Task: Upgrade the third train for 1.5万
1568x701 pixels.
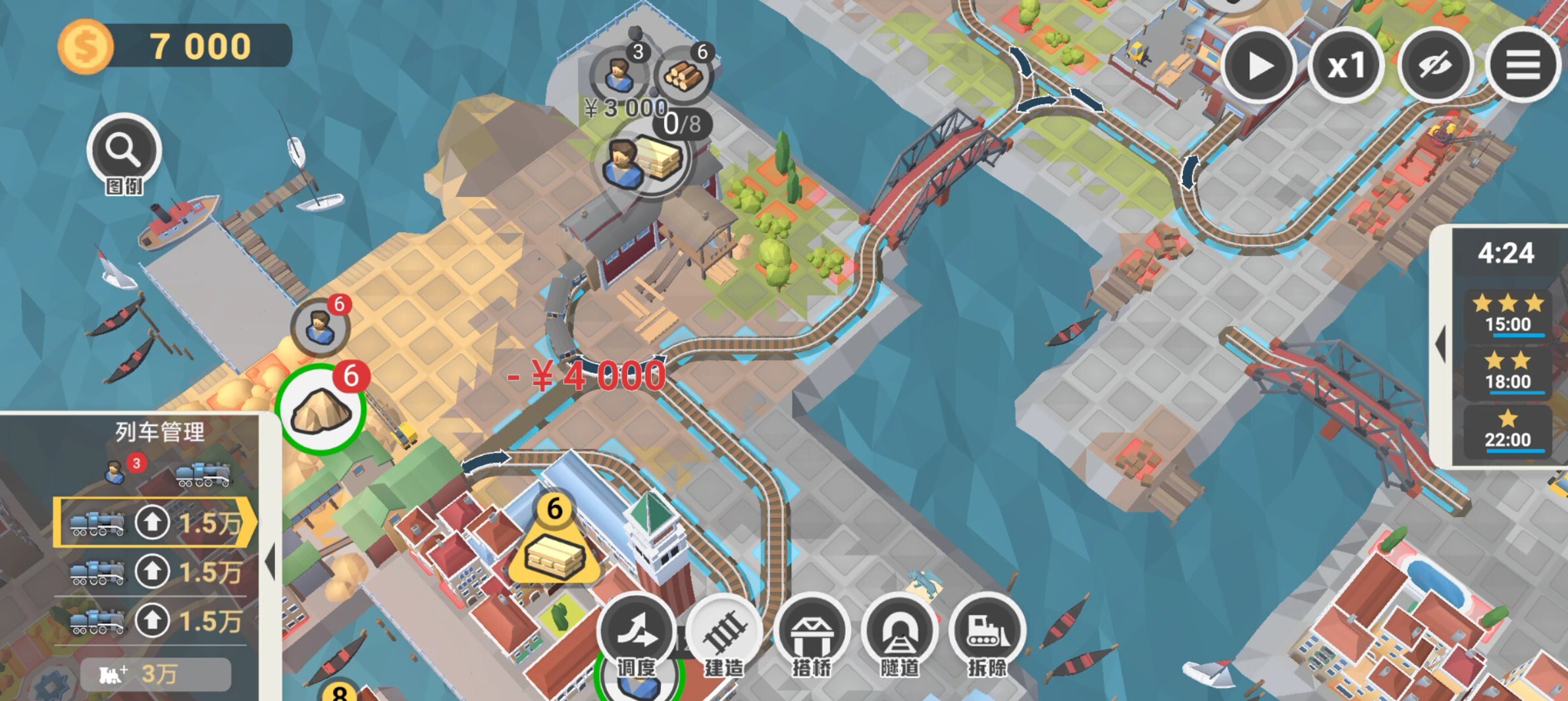Action: coord(153,620)
